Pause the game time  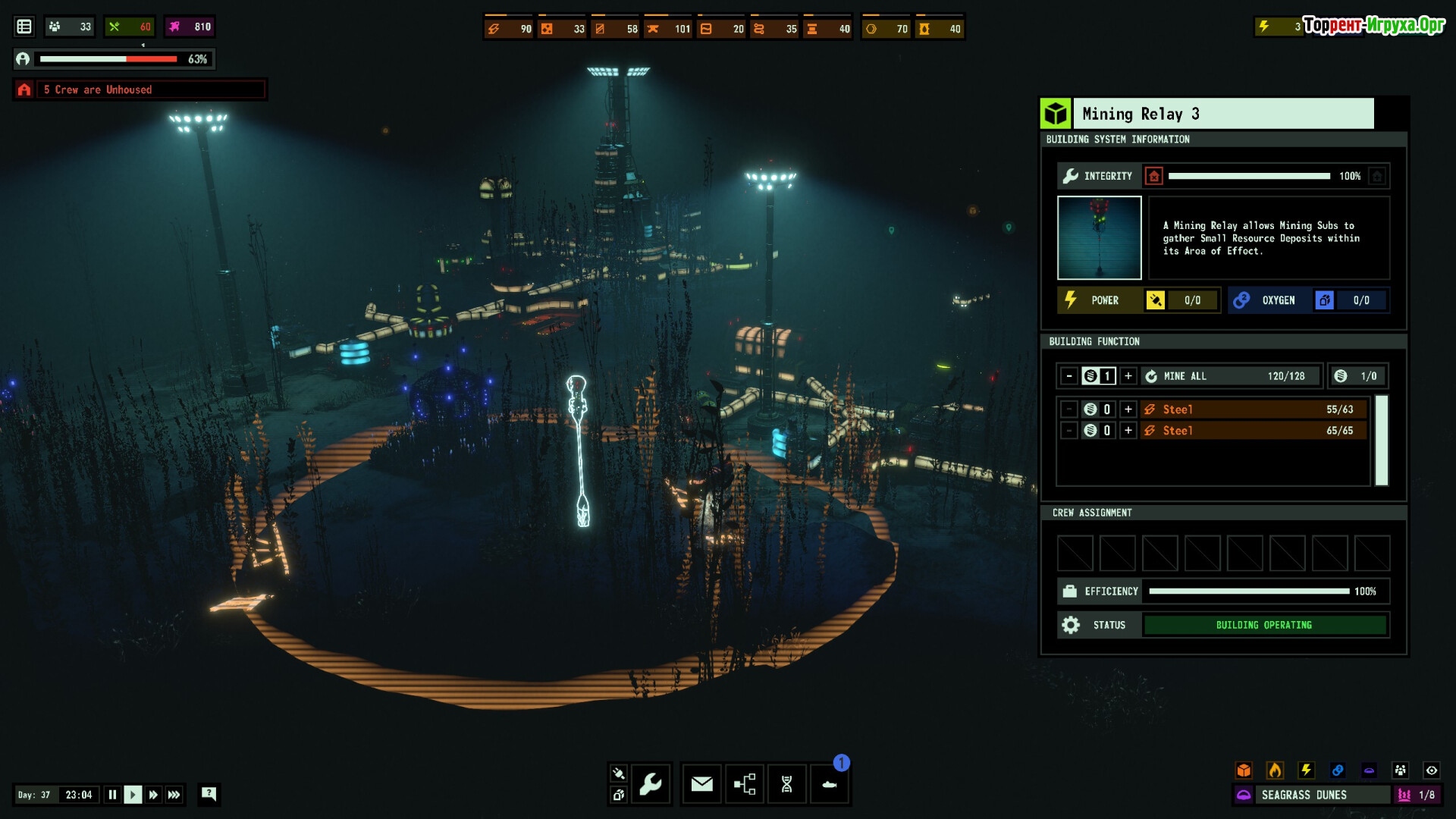pyautogui.click(x=112, y=795)
